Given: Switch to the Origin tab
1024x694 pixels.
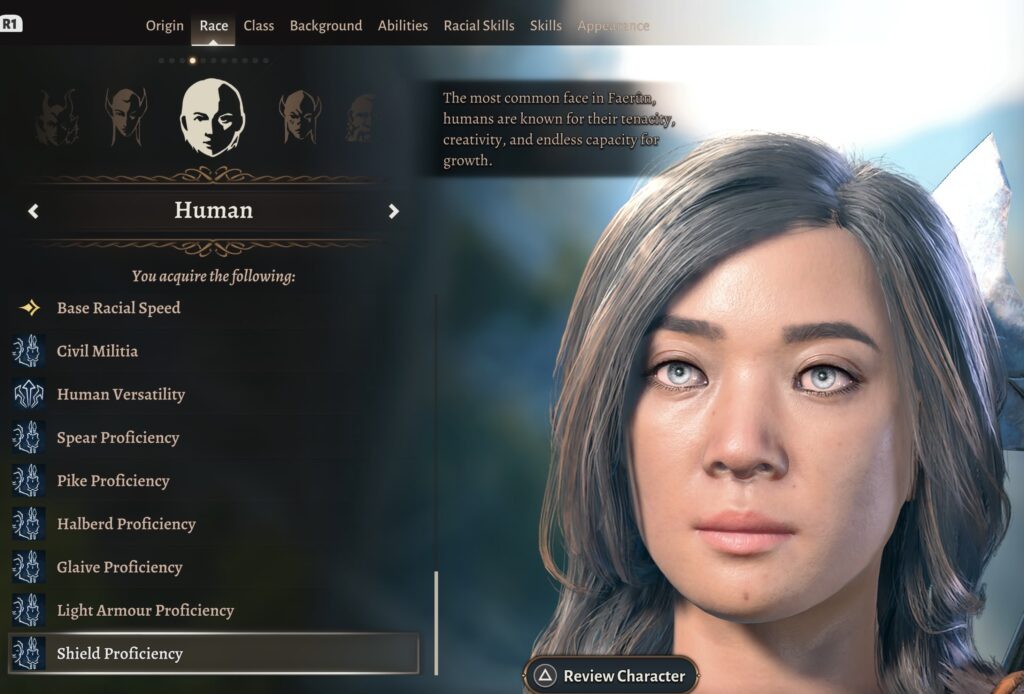Looking at the screenshot, I should [x=165, y=26].
